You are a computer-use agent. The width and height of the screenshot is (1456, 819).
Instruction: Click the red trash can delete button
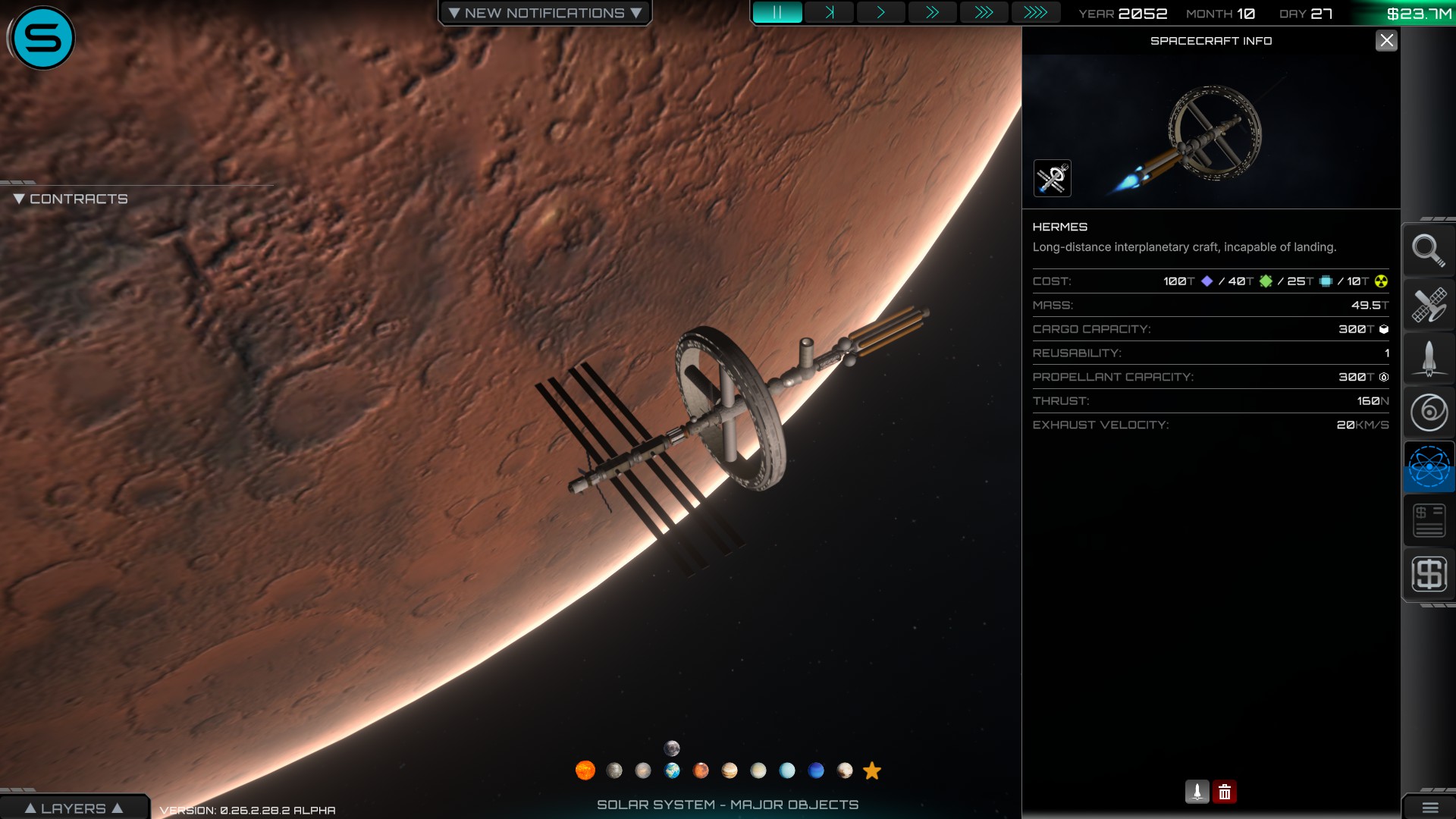click(x=1224, y=792)
